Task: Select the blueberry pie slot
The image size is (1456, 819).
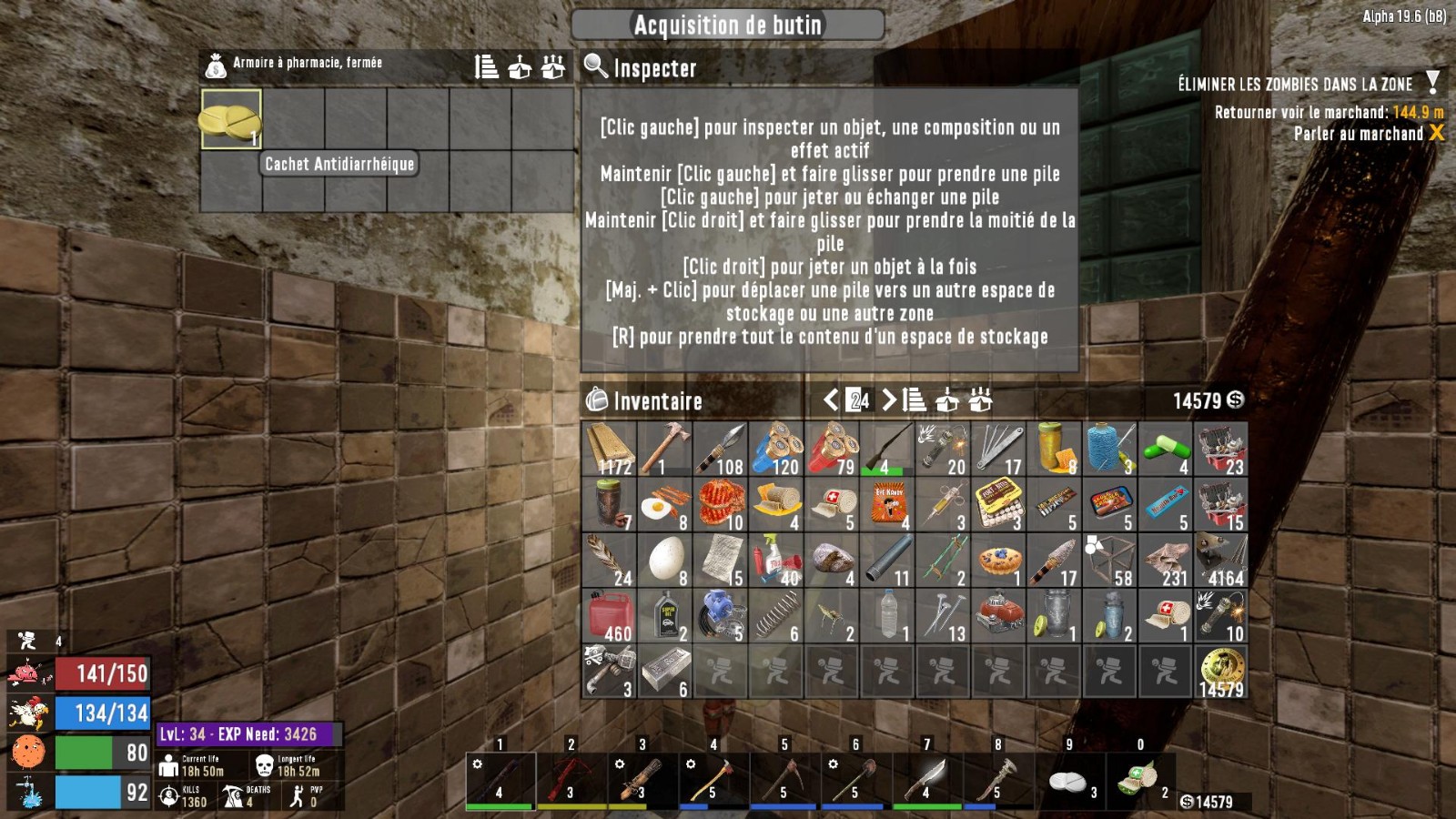Action: pyautogui.click(x=998, y=561)
